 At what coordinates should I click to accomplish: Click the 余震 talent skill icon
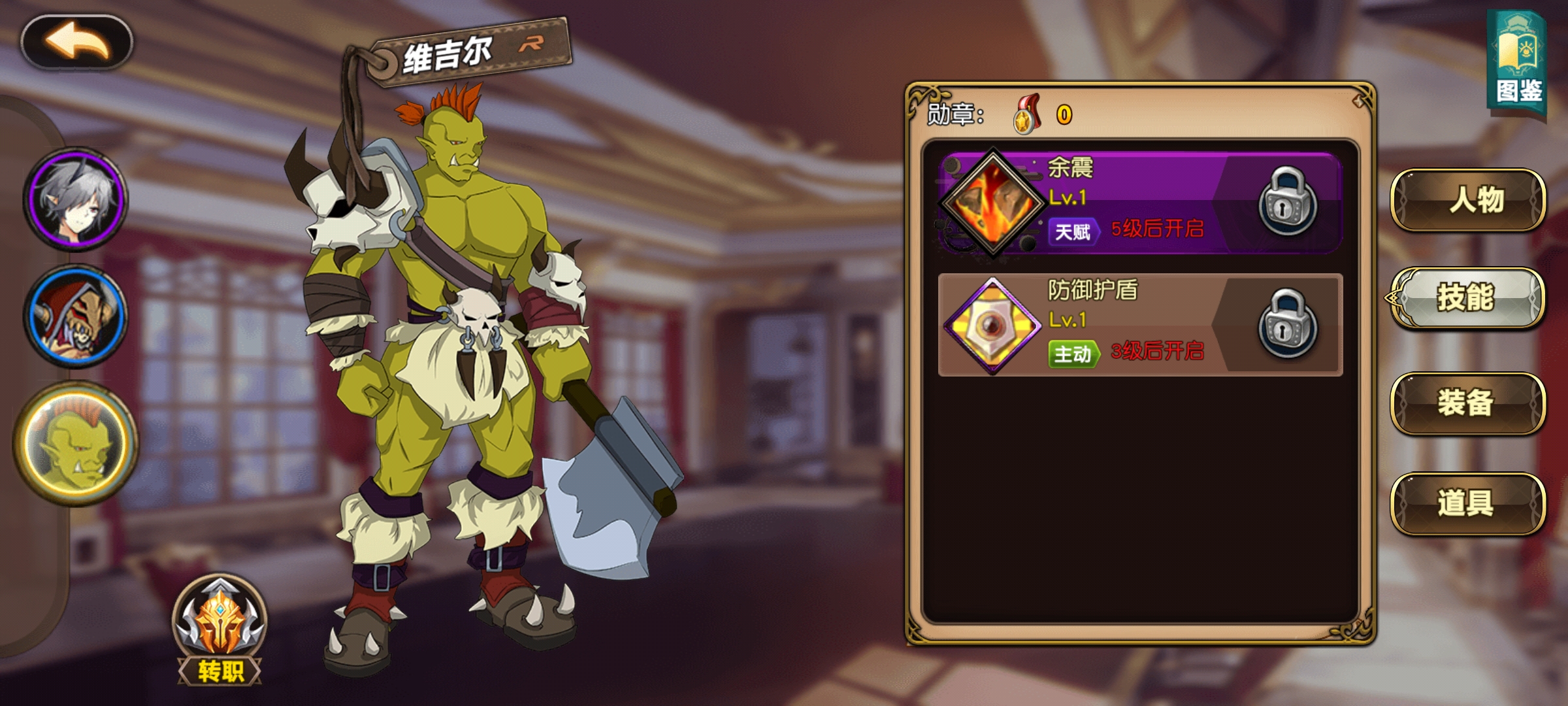[x=992, y=203]
